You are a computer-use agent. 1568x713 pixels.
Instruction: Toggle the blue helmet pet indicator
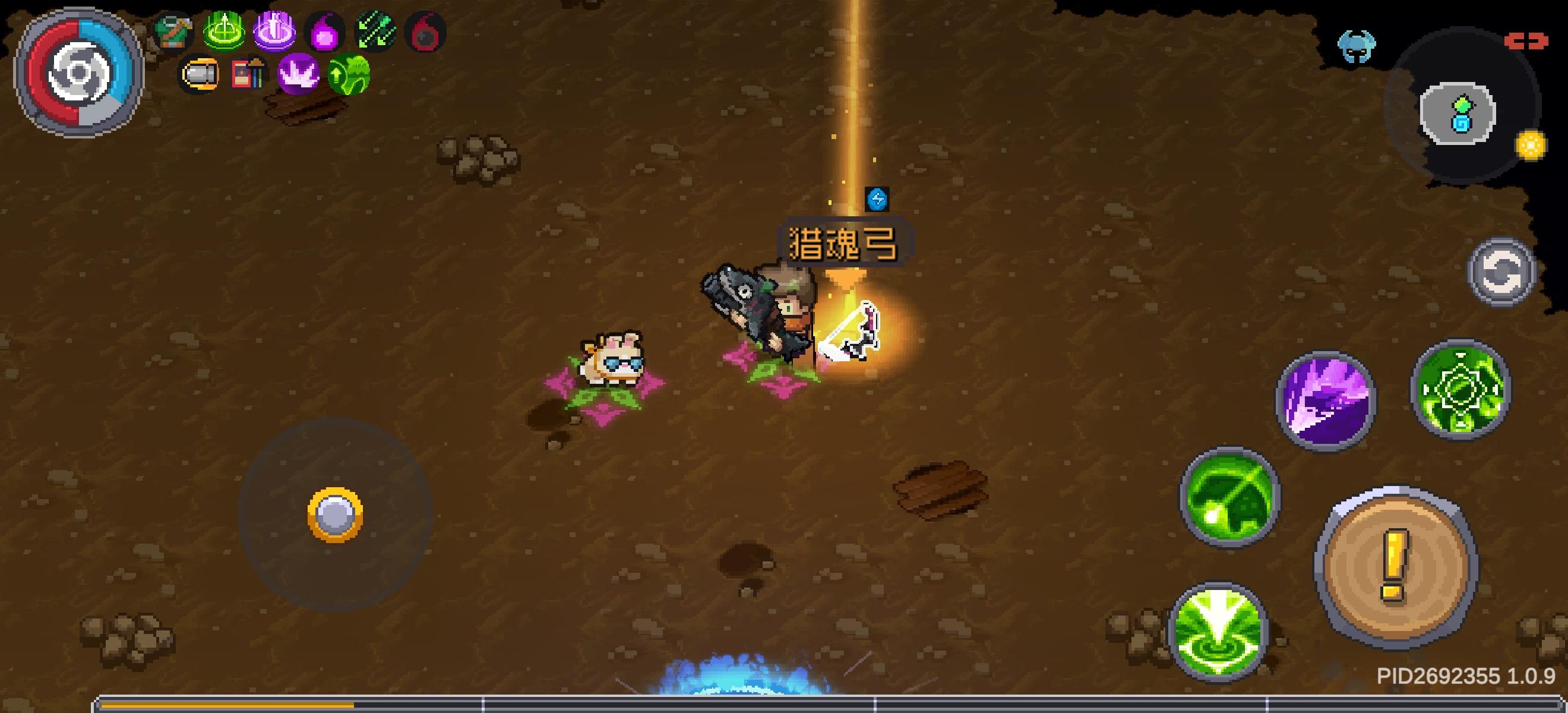pyautogui.click(x=1357, y=46)
